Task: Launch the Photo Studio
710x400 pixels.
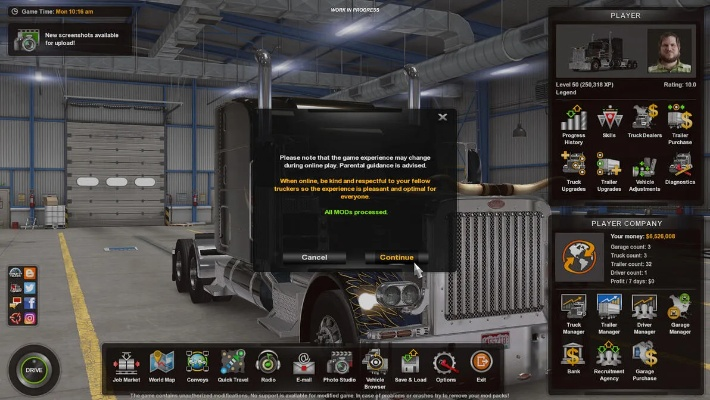Action: [x=338, y=365]
